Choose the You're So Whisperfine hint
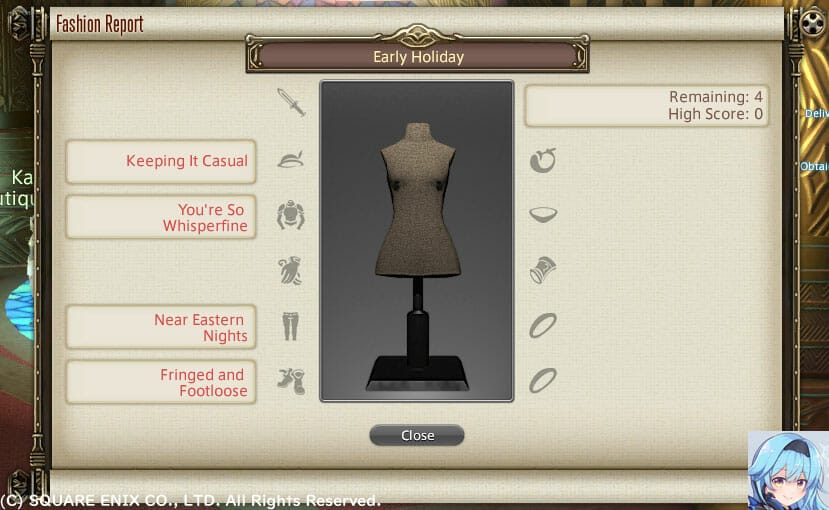The height and width of the screenshot is (510, 829). [x=161, y=217]
